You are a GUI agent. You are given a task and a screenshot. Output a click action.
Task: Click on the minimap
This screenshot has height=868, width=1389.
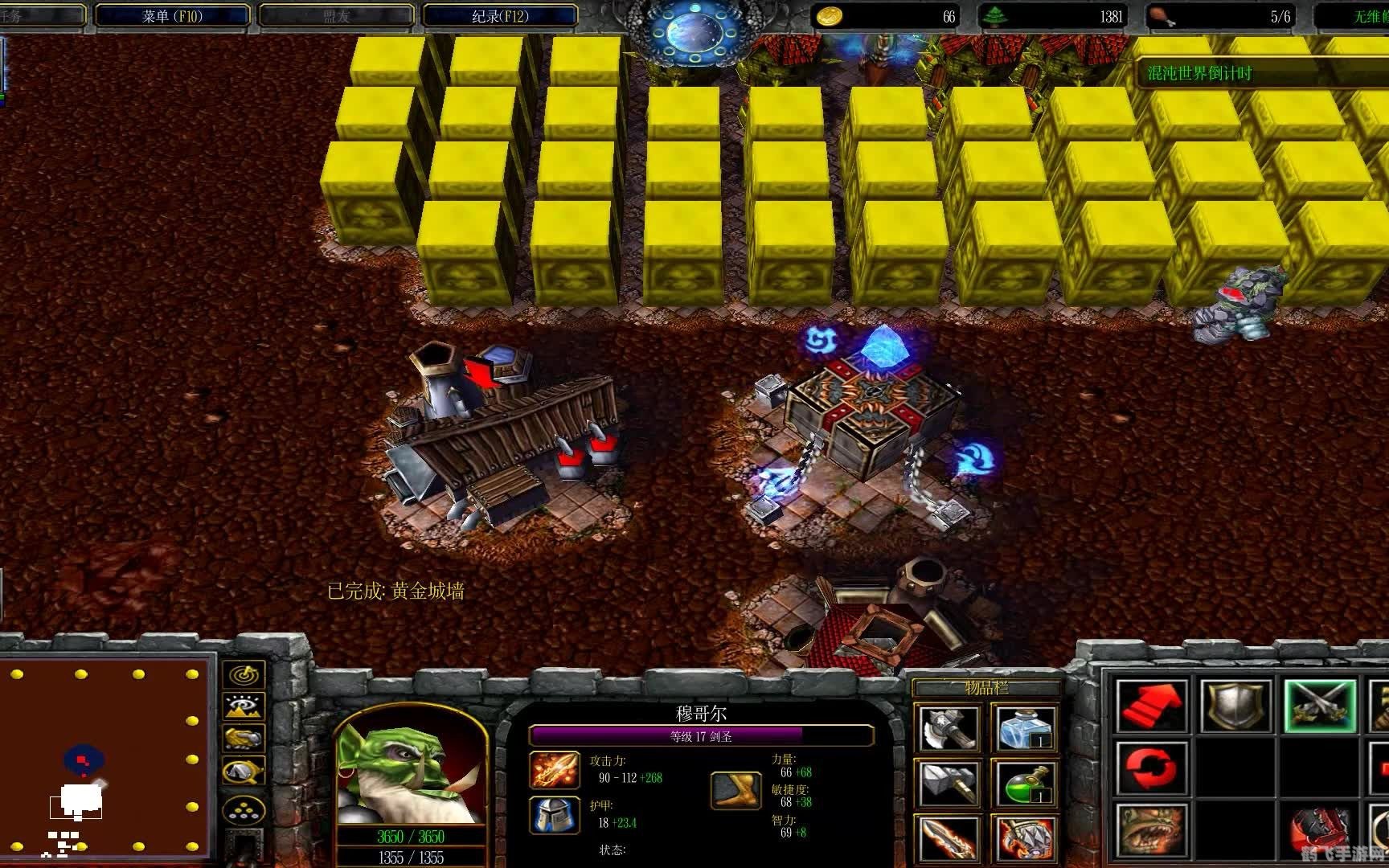[x=104, y=759]
